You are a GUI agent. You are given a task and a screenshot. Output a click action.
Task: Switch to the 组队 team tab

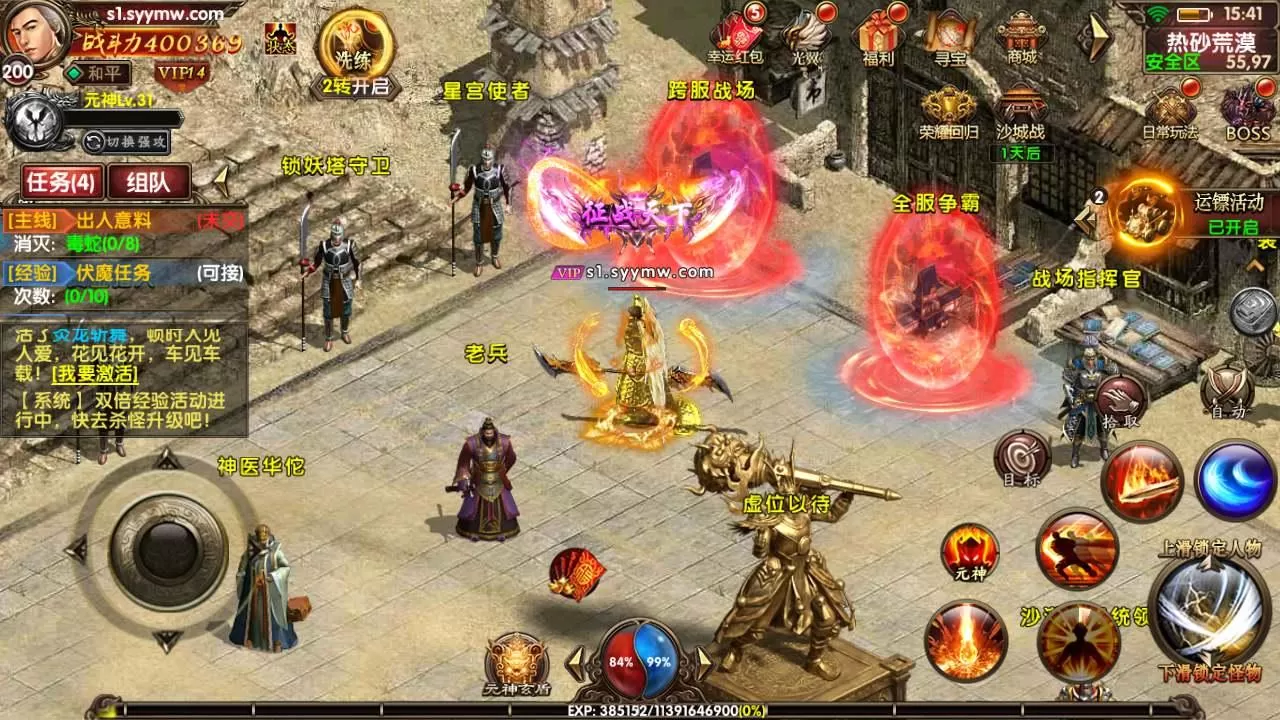pyautogui.click(x=149, y=182)
